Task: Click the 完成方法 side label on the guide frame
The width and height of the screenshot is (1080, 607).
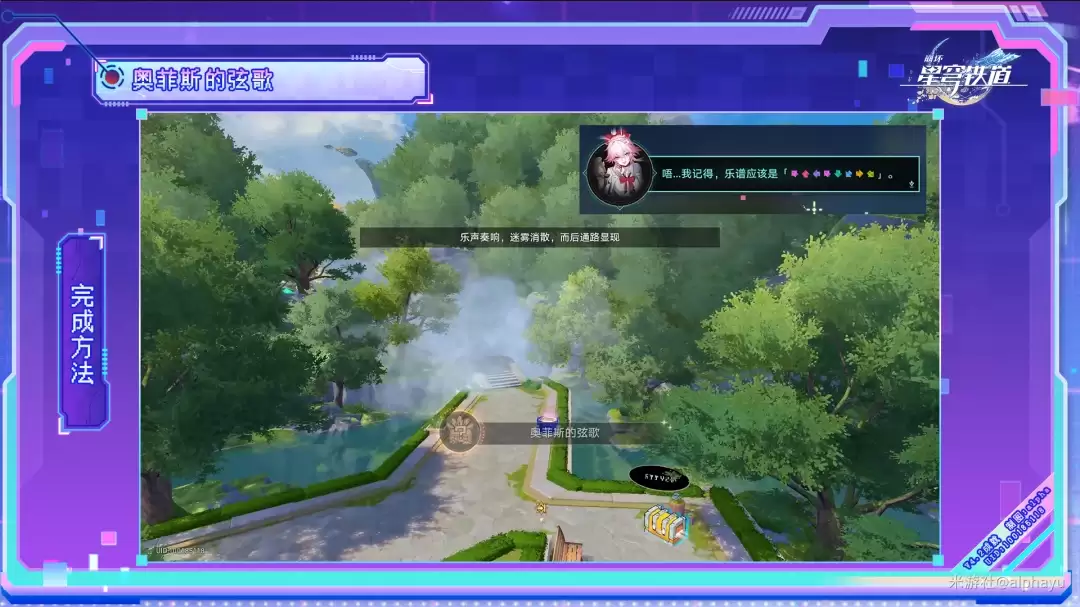Action: [x=83, y=334]
